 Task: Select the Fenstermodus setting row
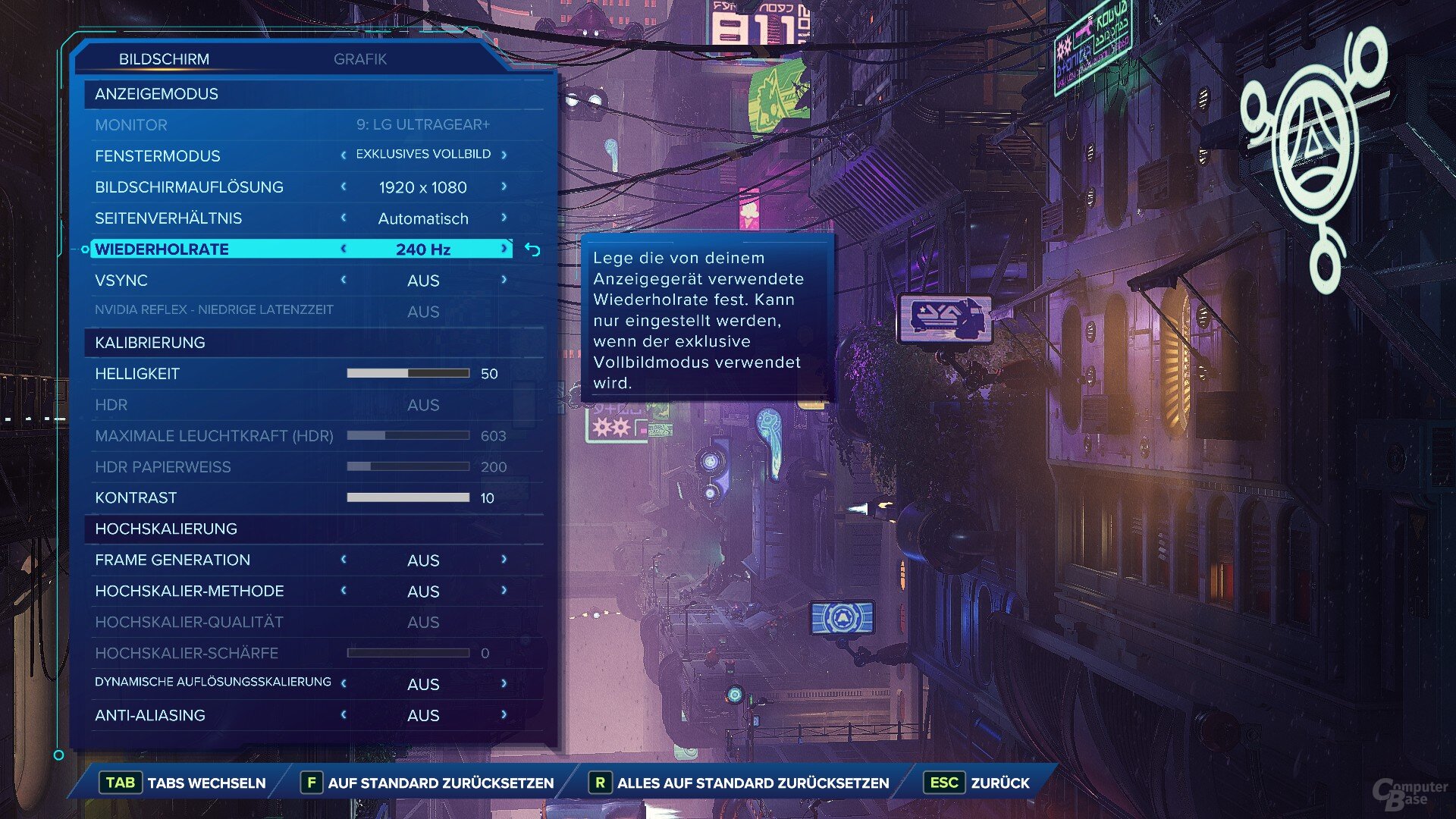(x=158, y=156)
